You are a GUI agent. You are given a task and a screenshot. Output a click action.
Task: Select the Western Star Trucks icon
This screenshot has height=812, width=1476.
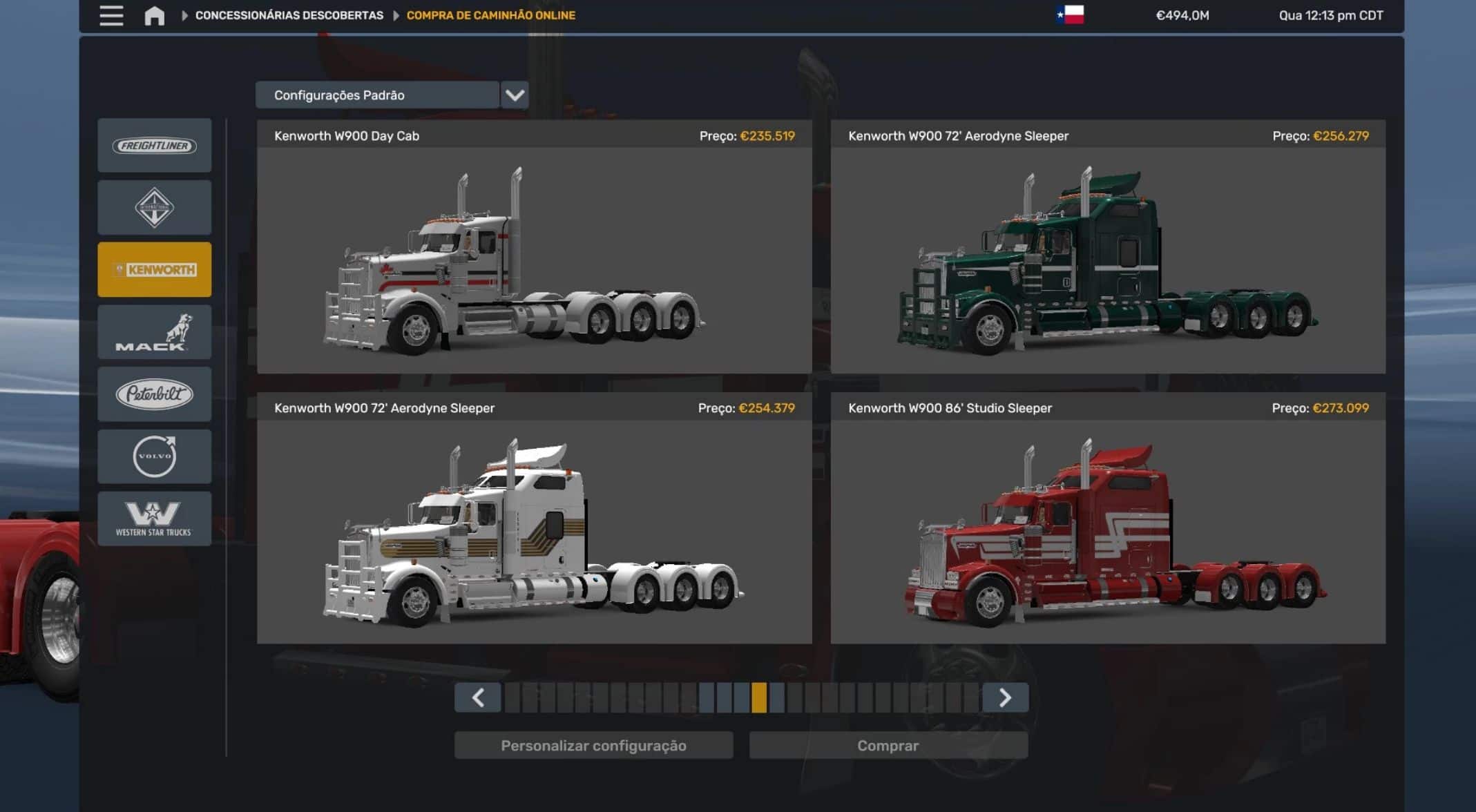point(154,518)
